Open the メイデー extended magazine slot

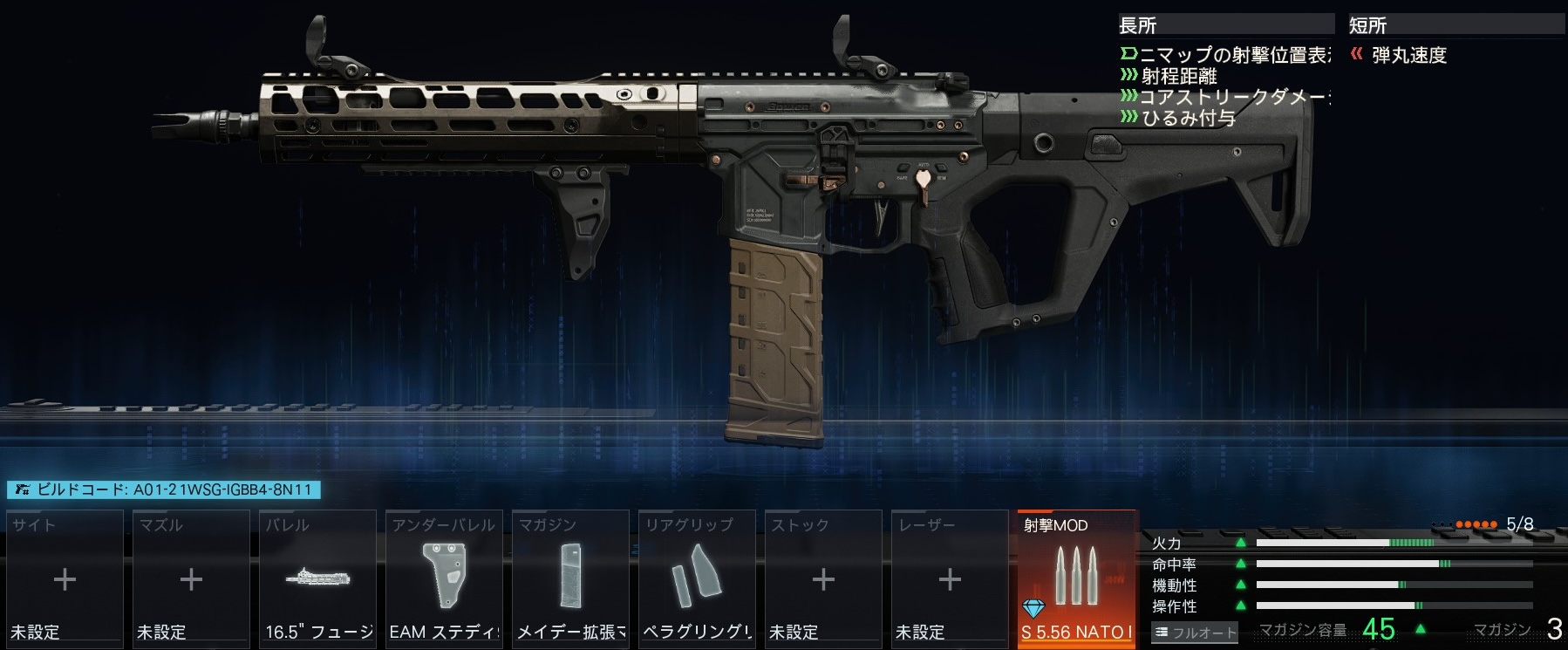pos(570,579)
